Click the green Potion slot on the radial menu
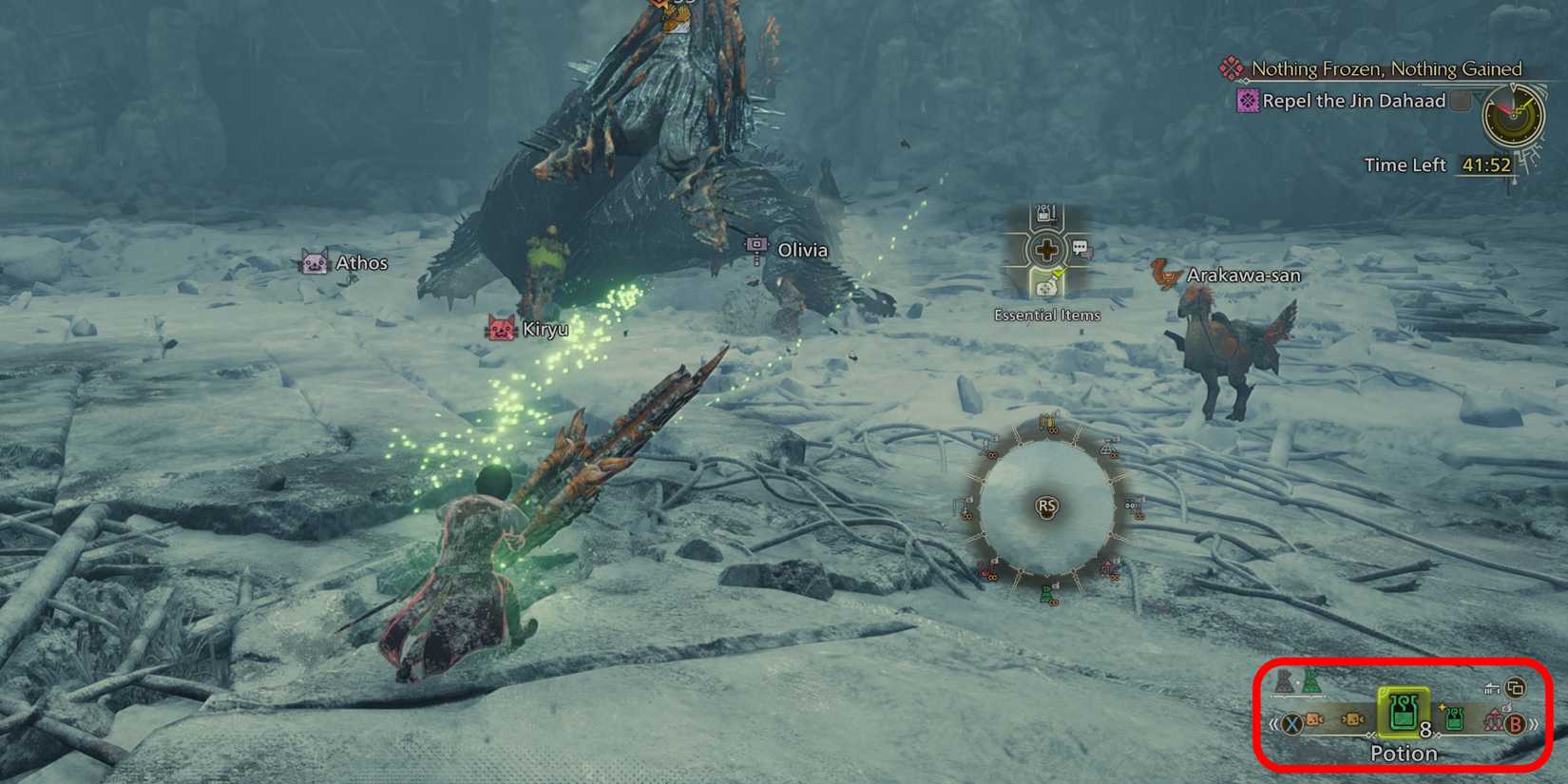The image size is (1568, 784). 1045,594
